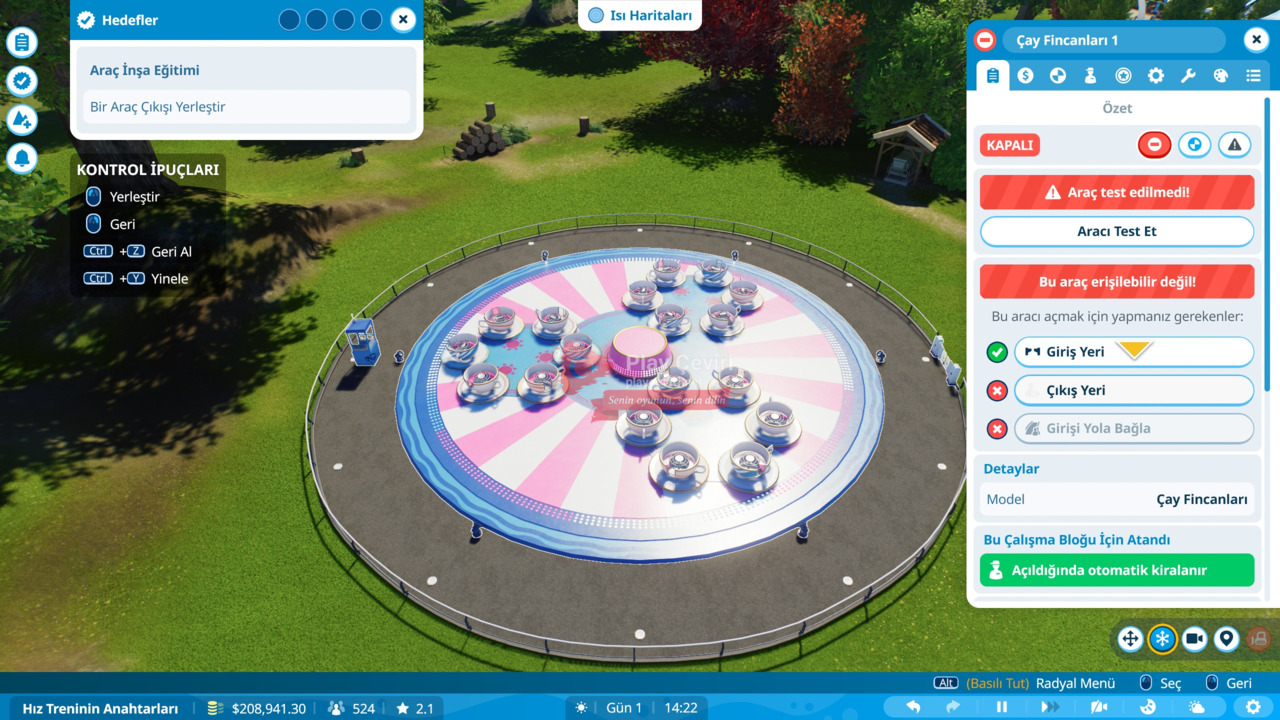Close the Çay Fincanları 1 panel
1280x720 pixels.
1256,40
